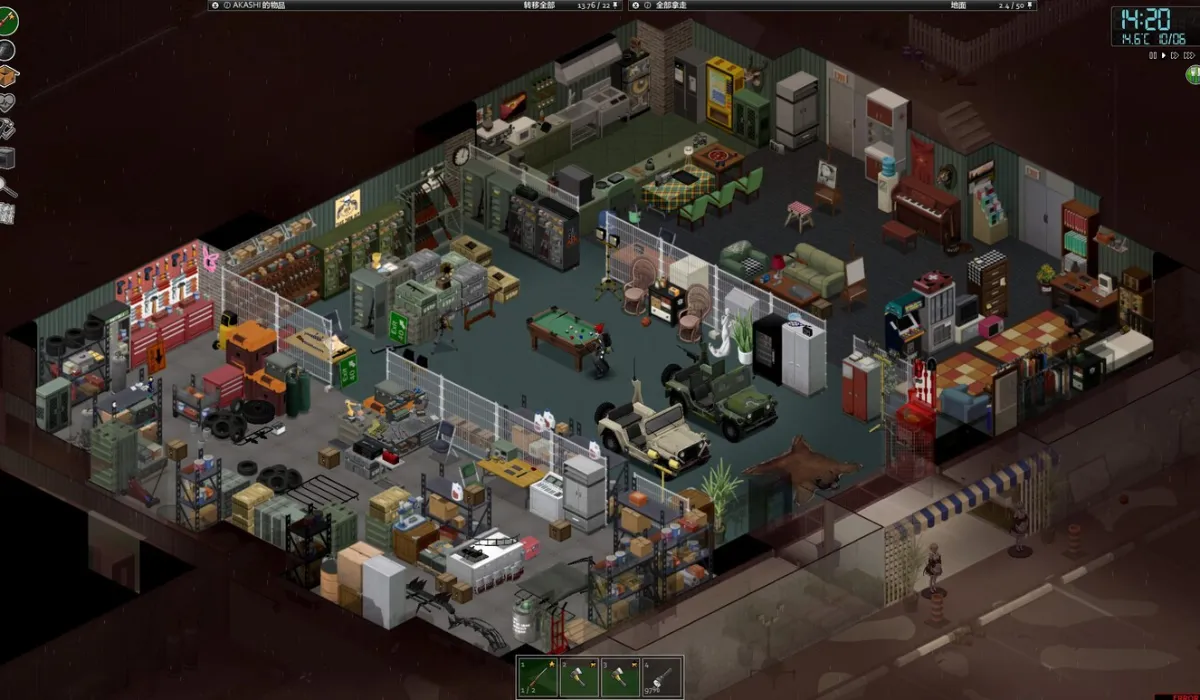Activate the magnifying glass search mode

pyautogui.click(x=7, y=186)
